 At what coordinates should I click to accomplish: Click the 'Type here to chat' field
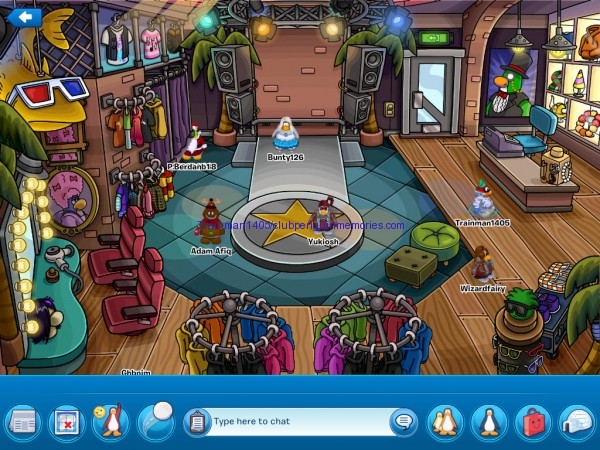click(295, 421)
